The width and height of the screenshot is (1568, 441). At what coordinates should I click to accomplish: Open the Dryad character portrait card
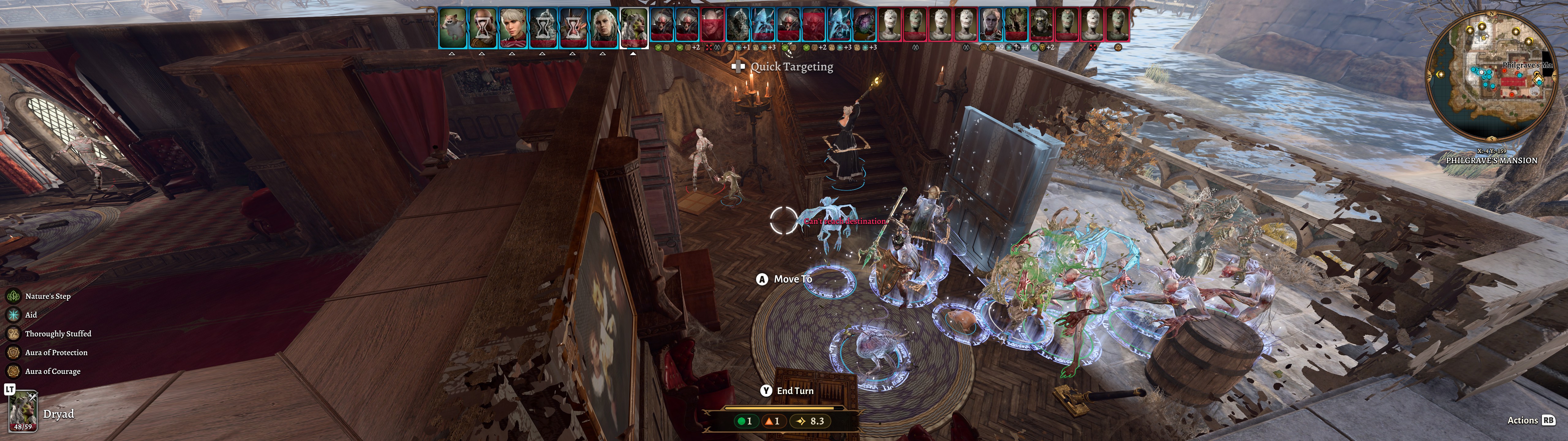click(23, 411)
